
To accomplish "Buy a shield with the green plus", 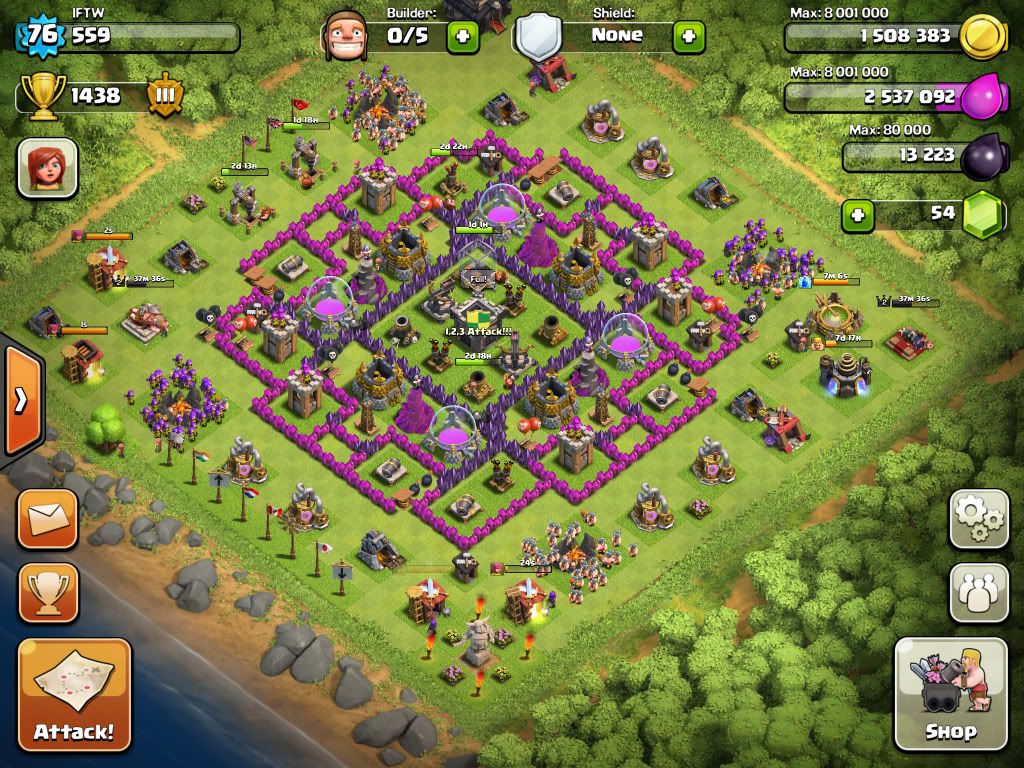I will point(688,37).
